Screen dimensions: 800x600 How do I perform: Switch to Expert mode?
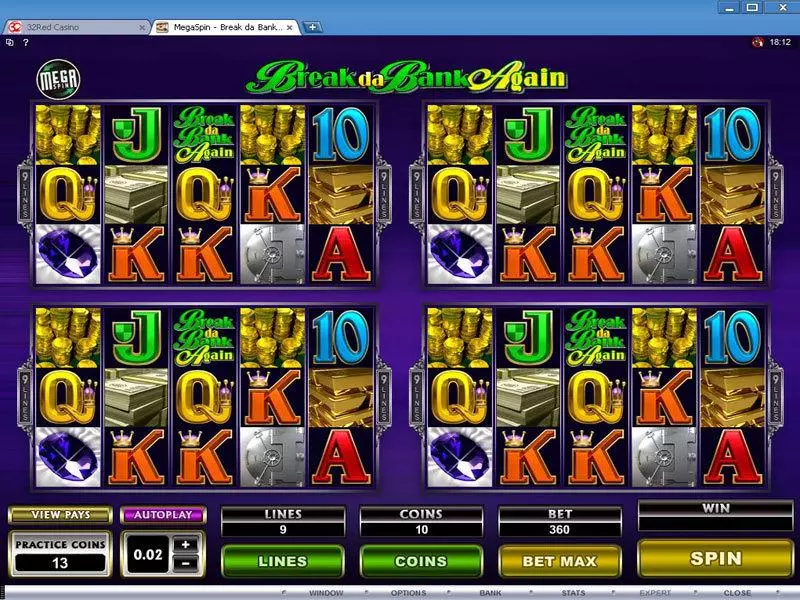[x=655, y=593]
